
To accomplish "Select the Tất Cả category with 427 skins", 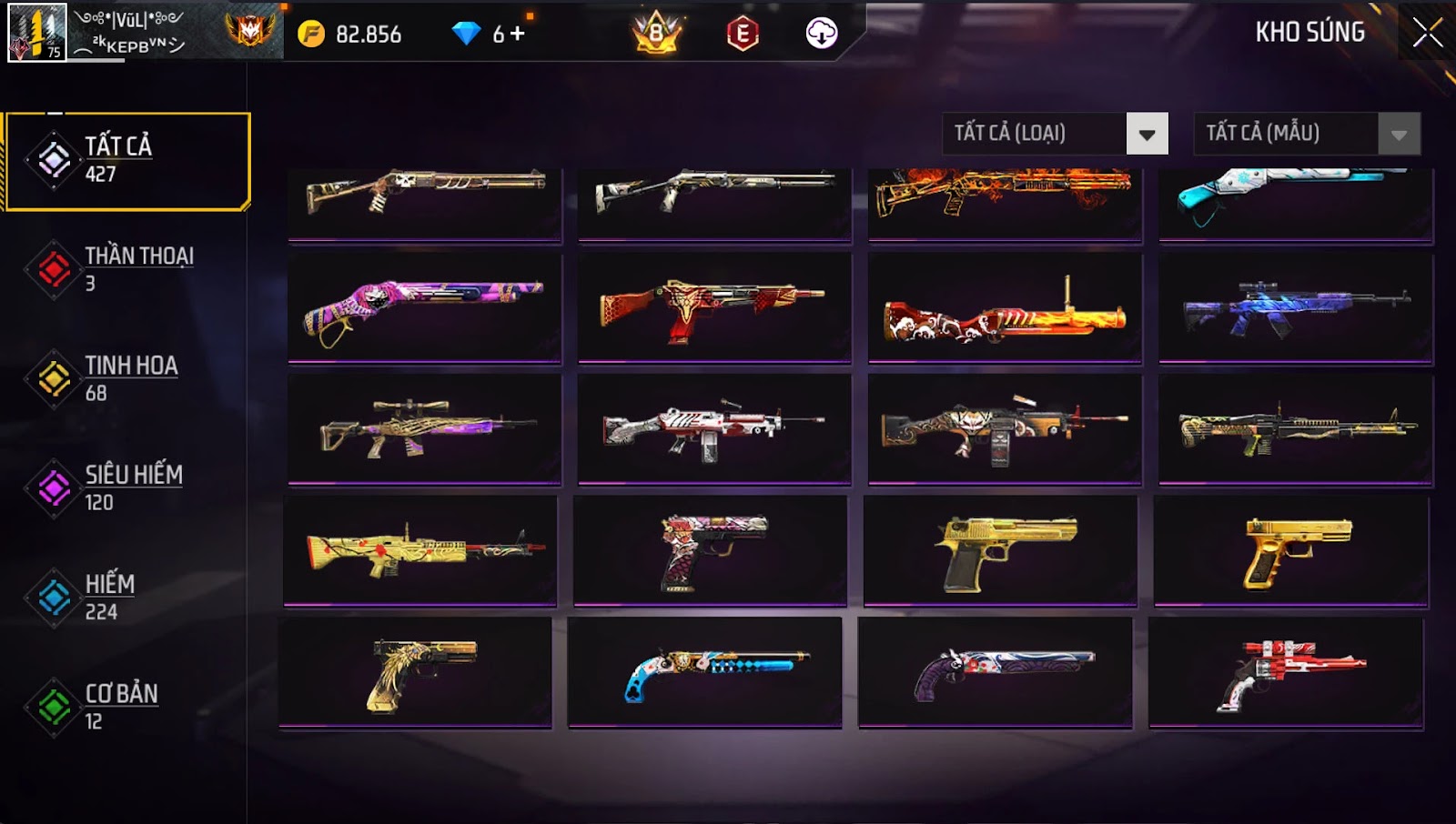I will (x=127, y=161).
